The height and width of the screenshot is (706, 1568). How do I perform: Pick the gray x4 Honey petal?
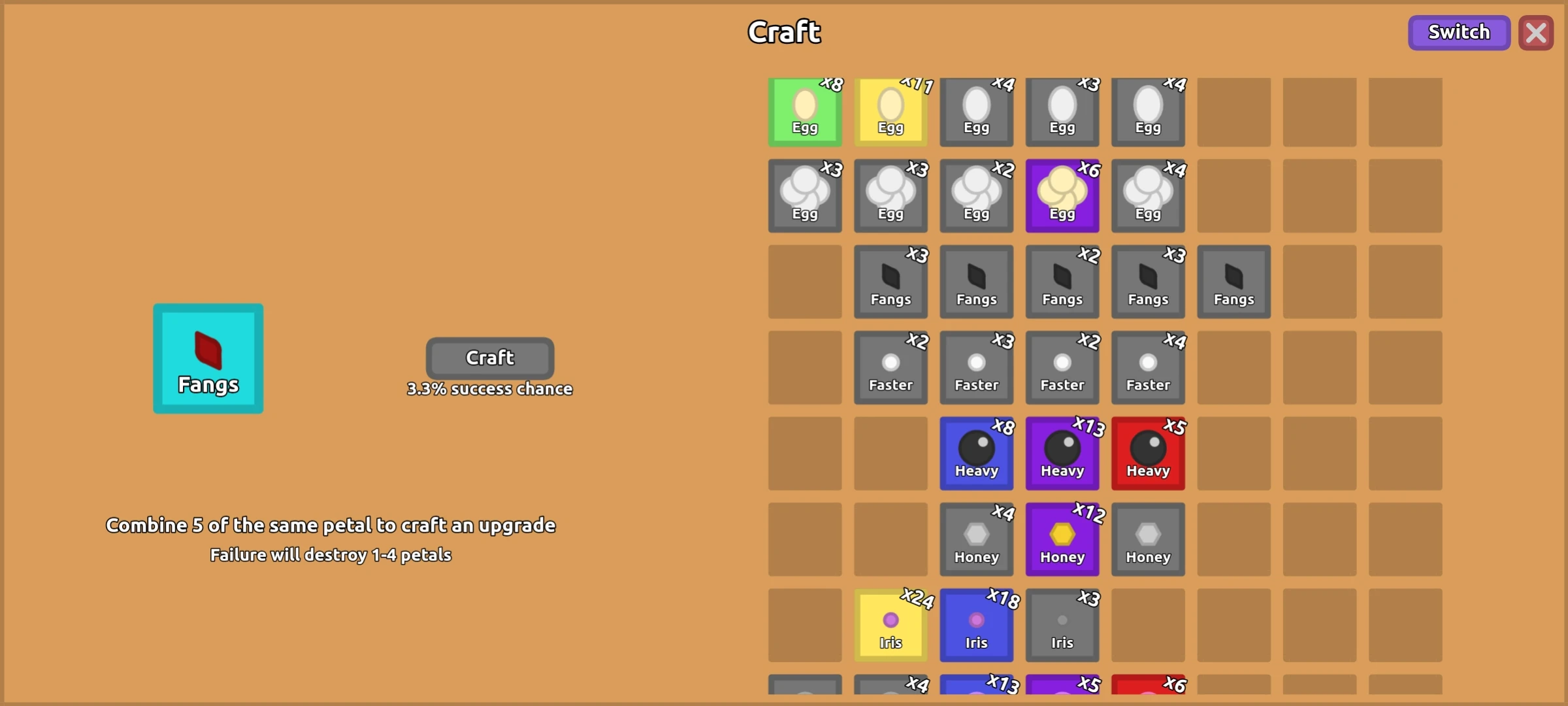(x=976, y=538)
